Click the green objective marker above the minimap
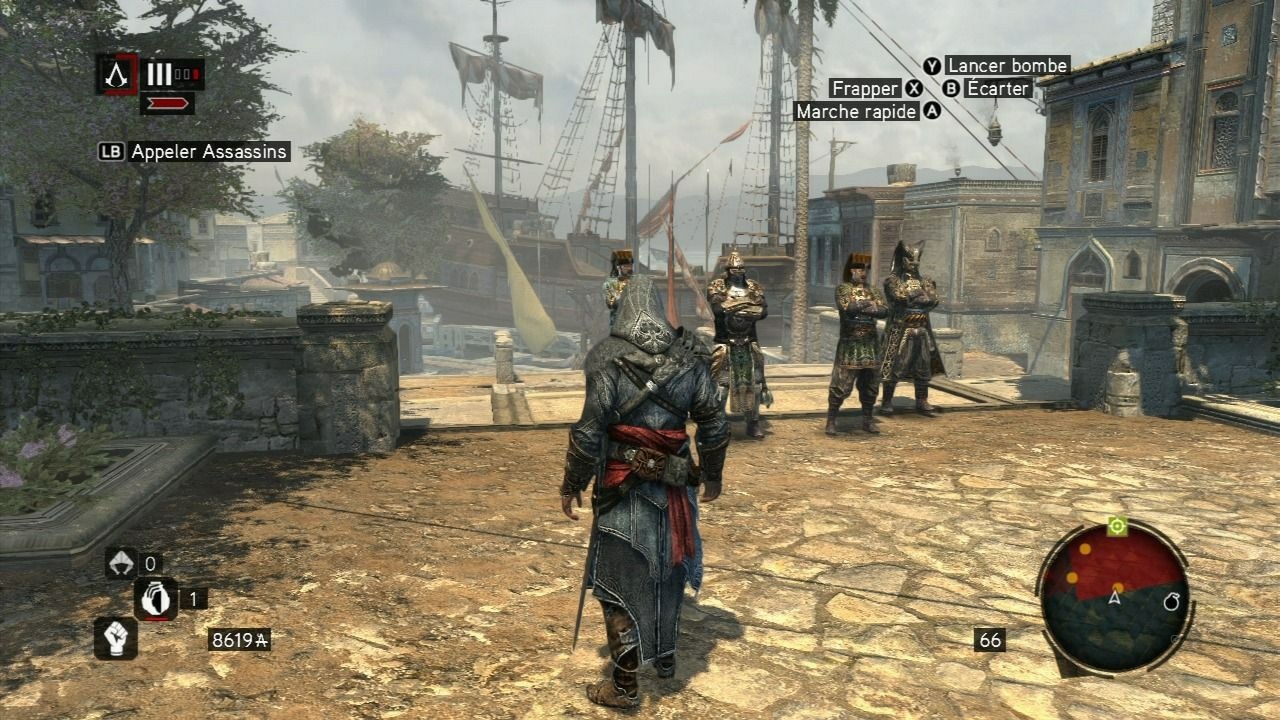1280x720 pixels. point(1117,528)
